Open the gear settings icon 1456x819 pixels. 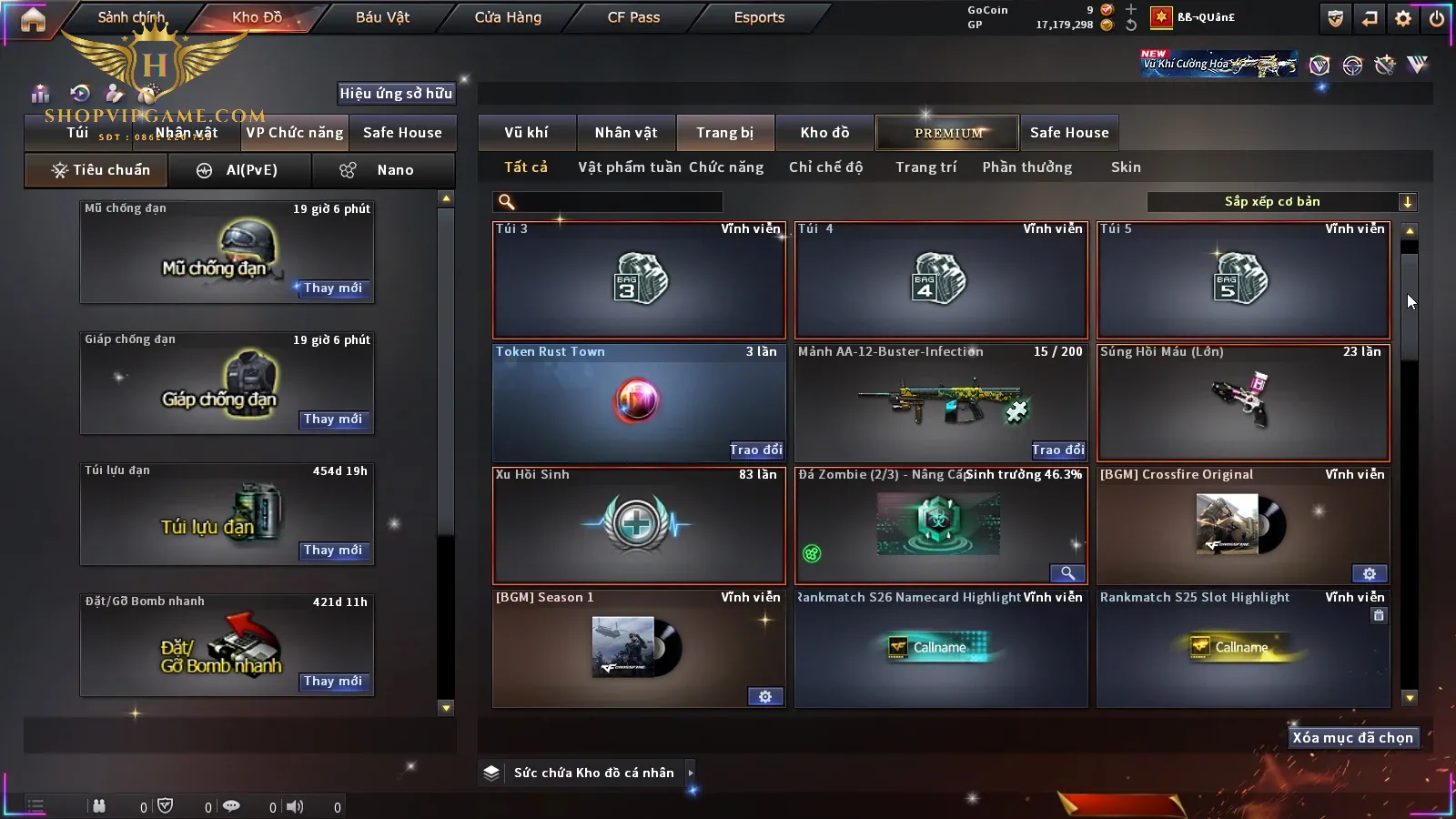tap(1403, 18)
